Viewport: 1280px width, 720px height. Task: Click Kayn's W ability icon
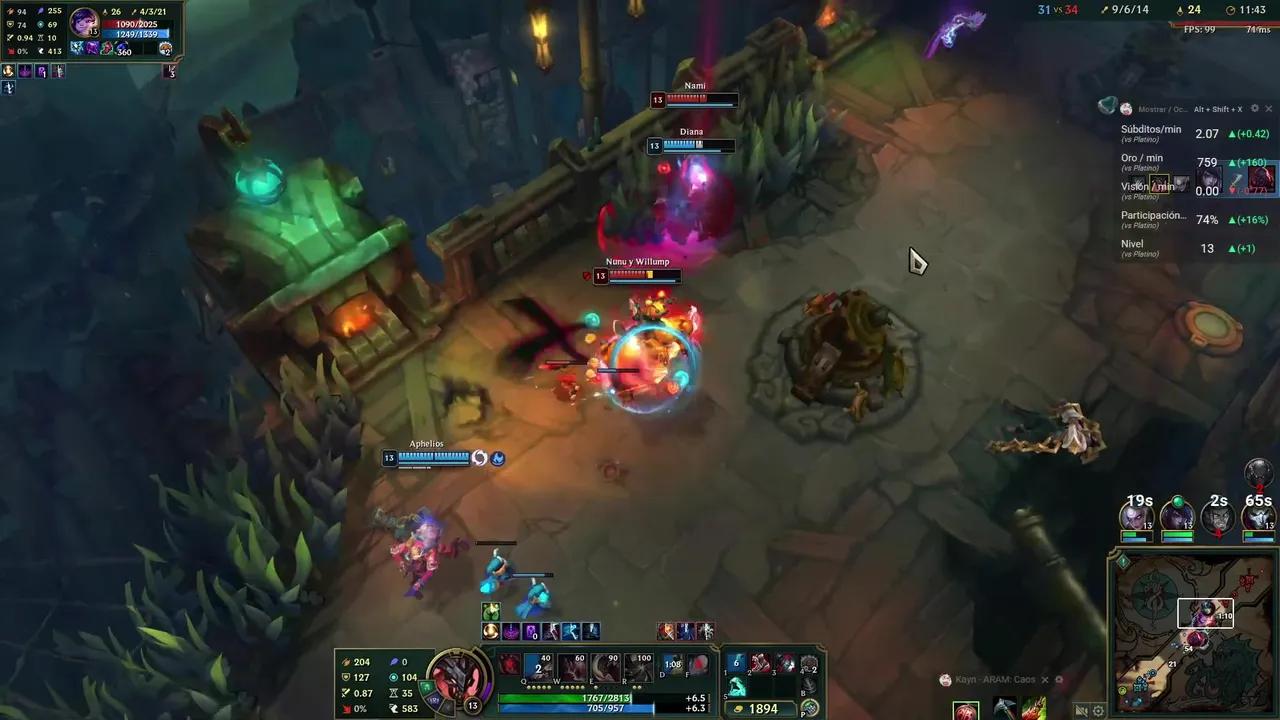tap(570, 667)
